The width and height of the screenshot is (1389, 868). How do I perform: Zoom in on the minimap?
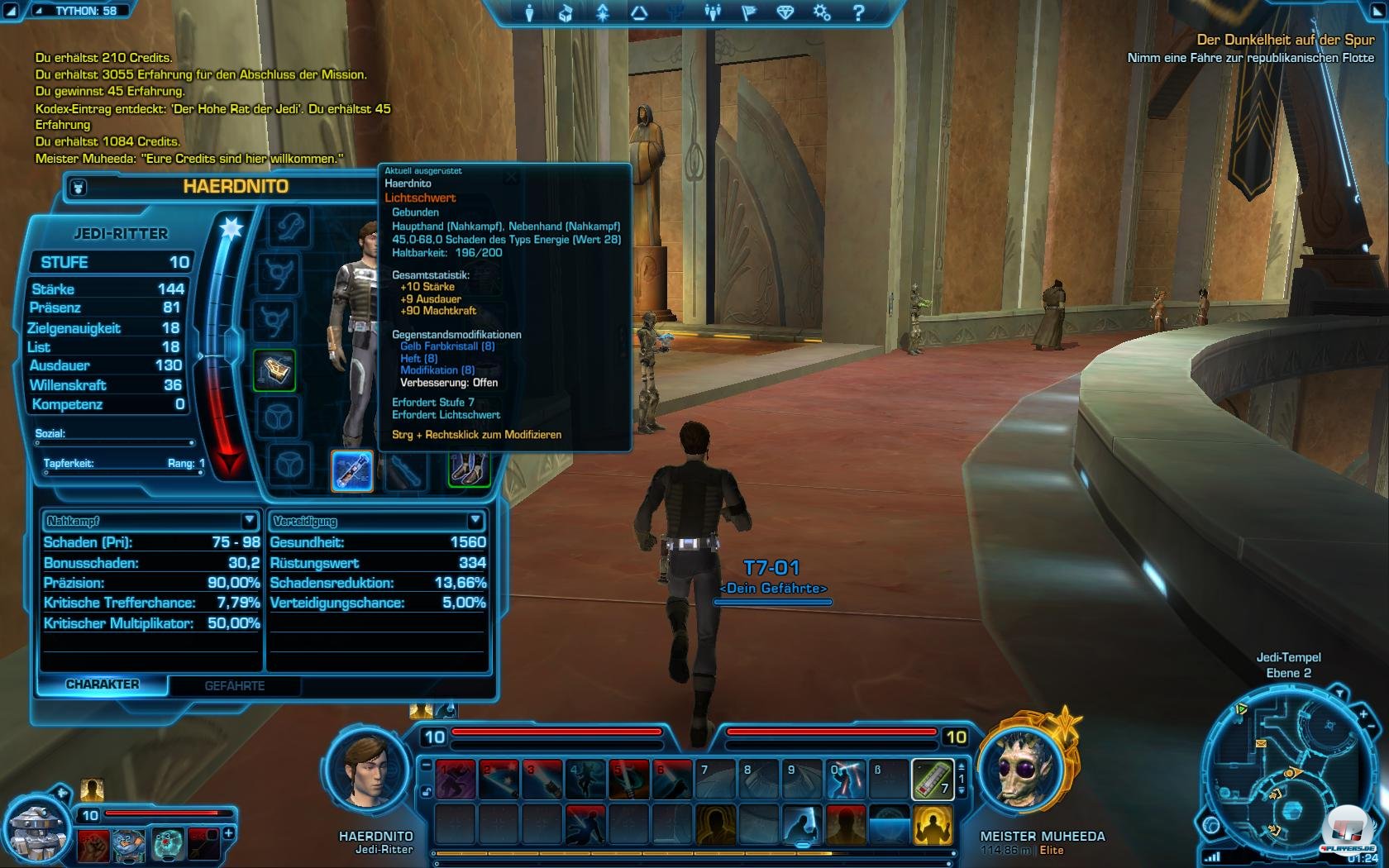pos(1363,713)
